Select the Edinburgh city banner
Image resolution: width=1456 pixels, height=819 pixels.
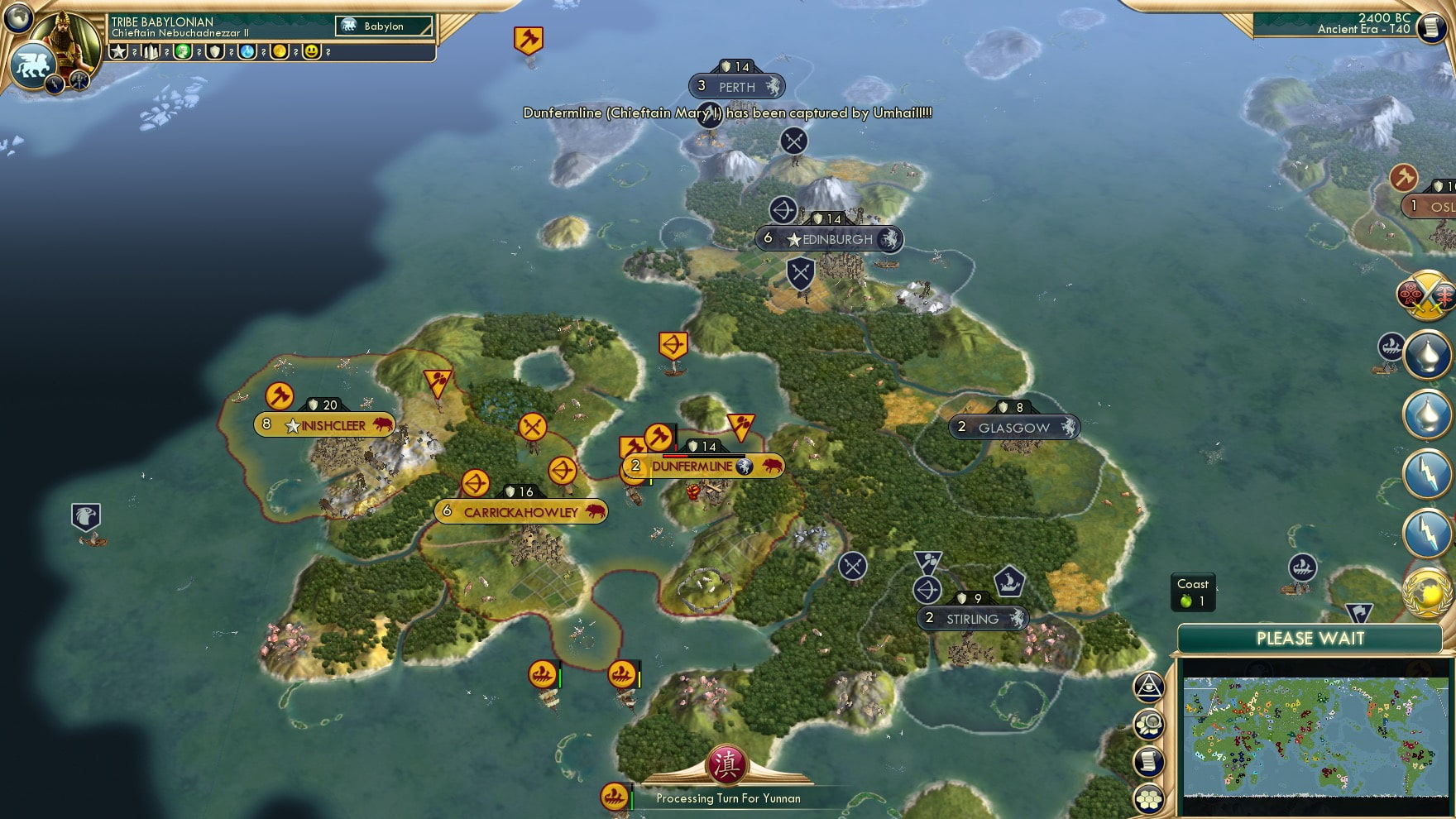pos(827,239)
